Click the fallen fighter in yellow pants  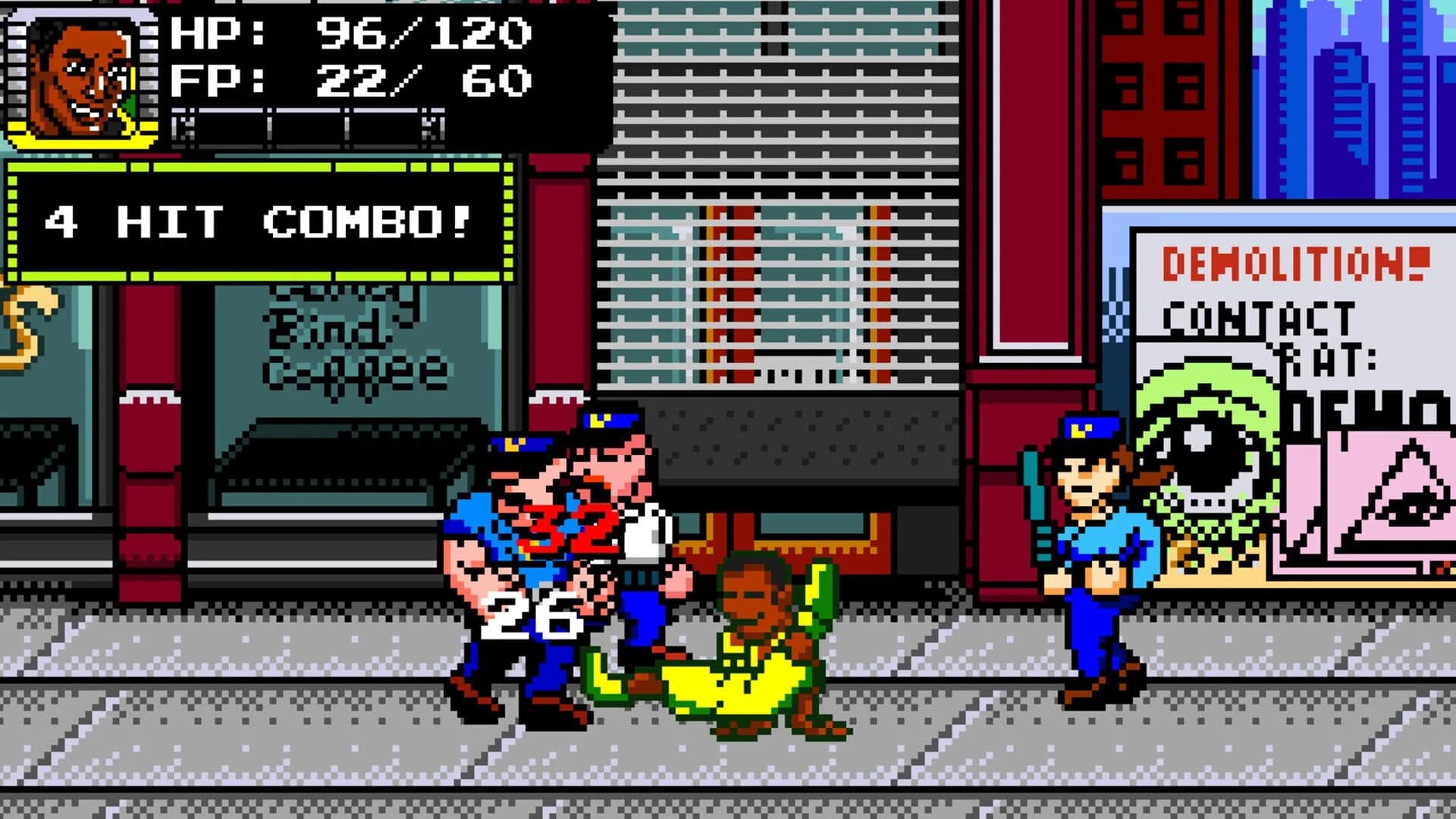click(743, 660)
